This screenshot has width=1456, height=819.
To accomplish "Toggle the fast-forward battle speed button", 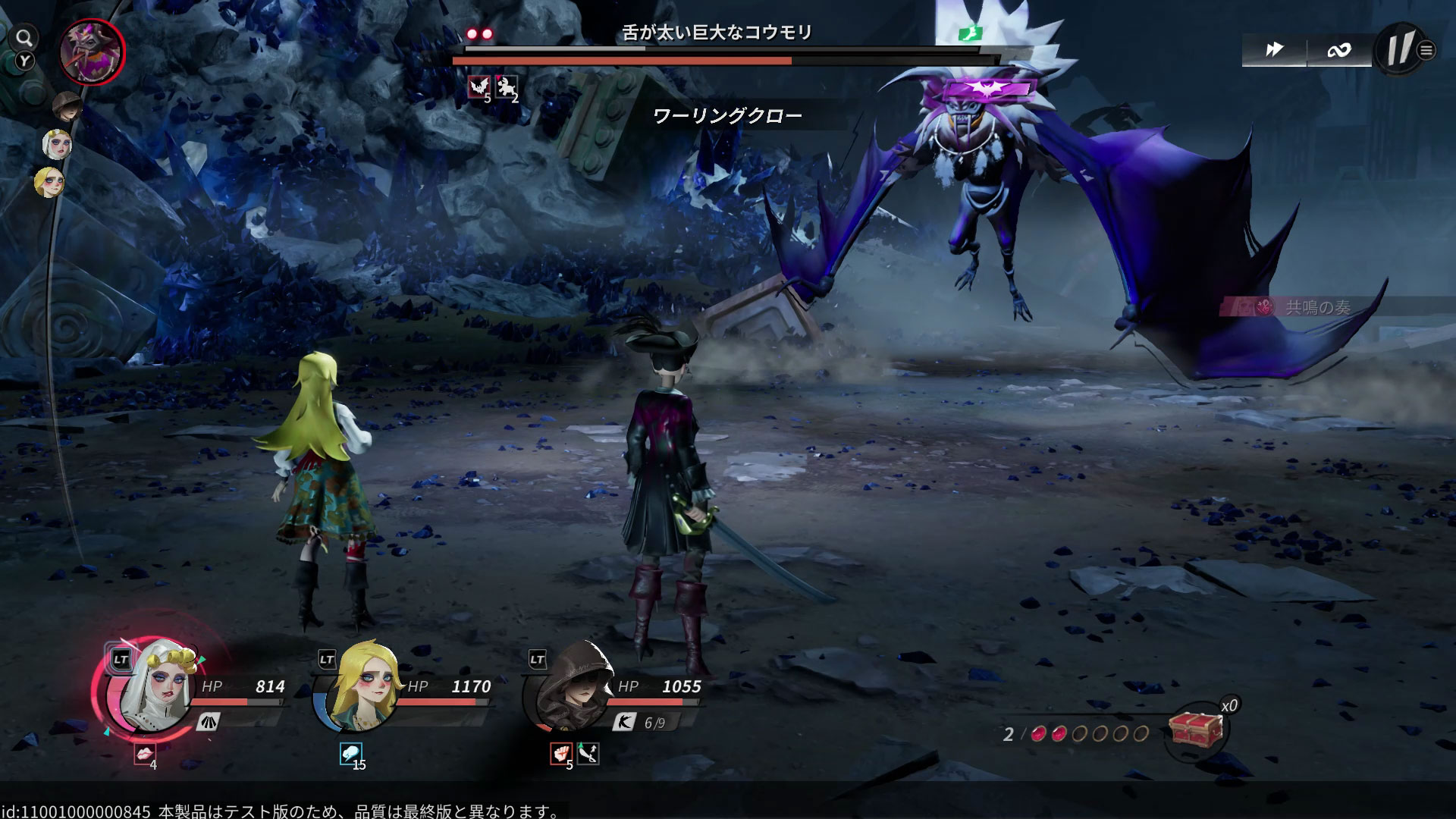I will click(x=1274, y=50).
